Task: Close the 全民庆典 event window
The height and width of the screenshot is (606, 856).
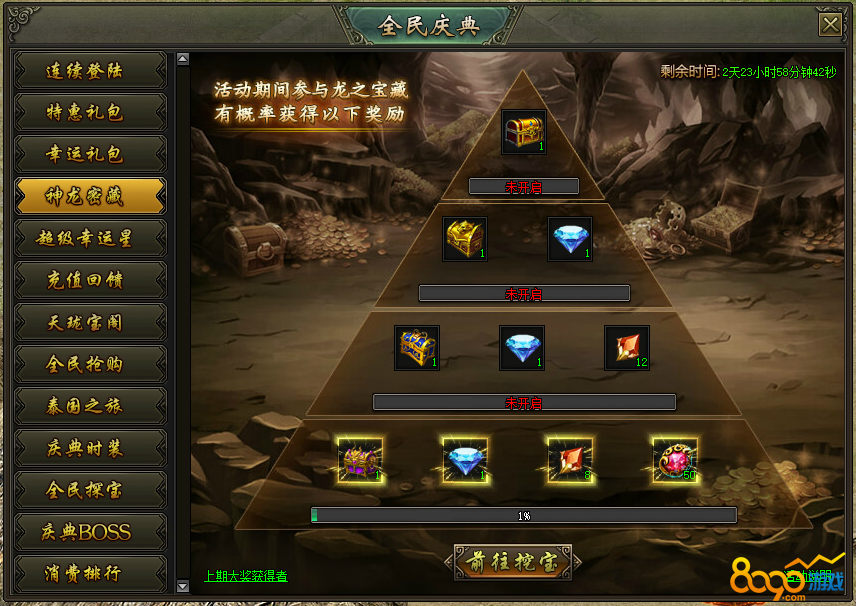Action: (829, 25)
